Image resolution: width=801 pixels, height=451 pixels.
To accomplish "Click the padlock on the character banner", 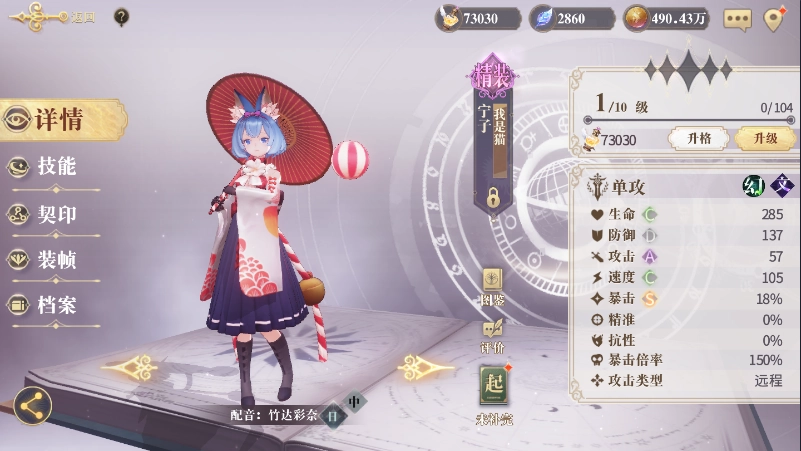I will [x=493, y=197].
